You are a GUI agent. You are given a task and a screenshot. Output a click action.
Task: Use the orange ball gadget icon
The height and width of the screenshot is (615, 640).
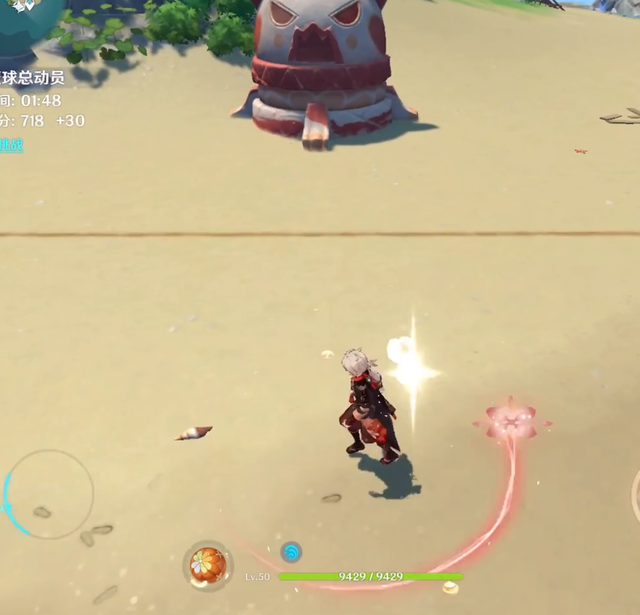[208, 565]
